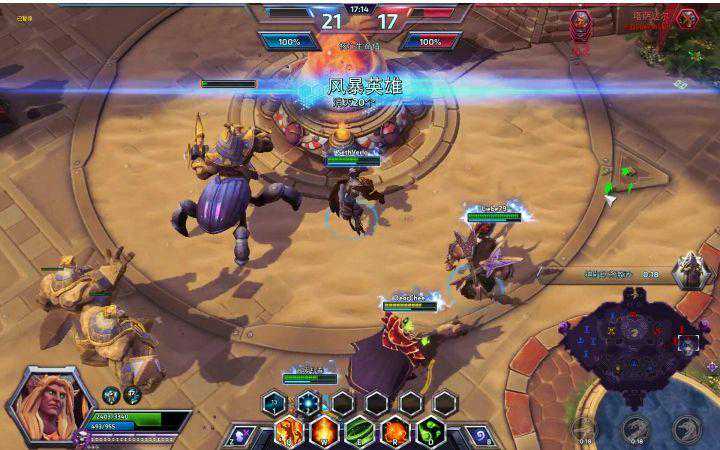Cast the W fire burst ability
The height and width of the screenshot is (450, 720).
click(325, 433)
